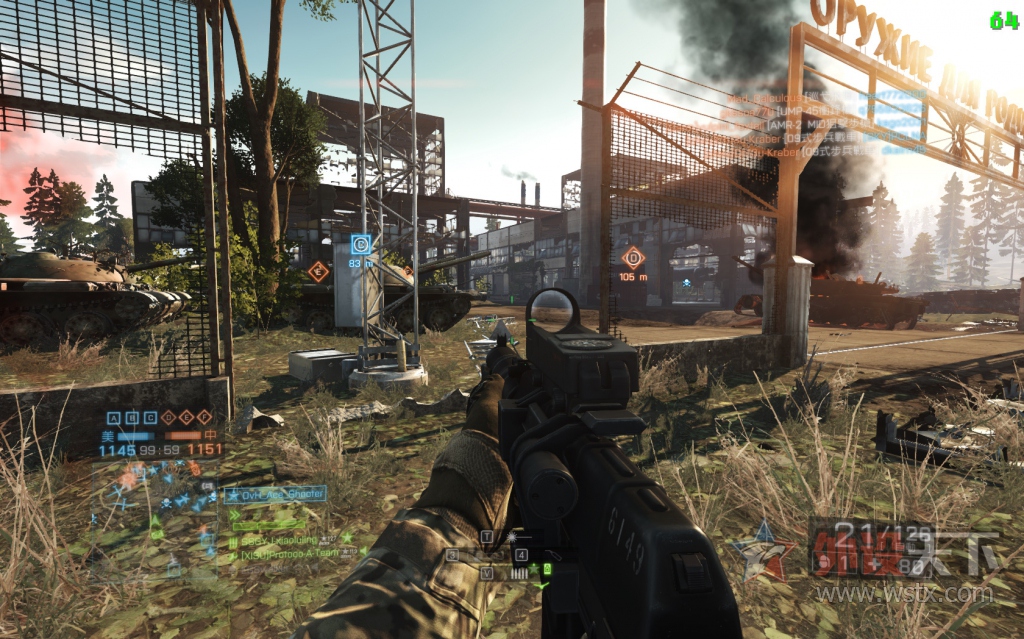Click the bullet fire-mode indicator icon
1024x639 pixels.
518,573
